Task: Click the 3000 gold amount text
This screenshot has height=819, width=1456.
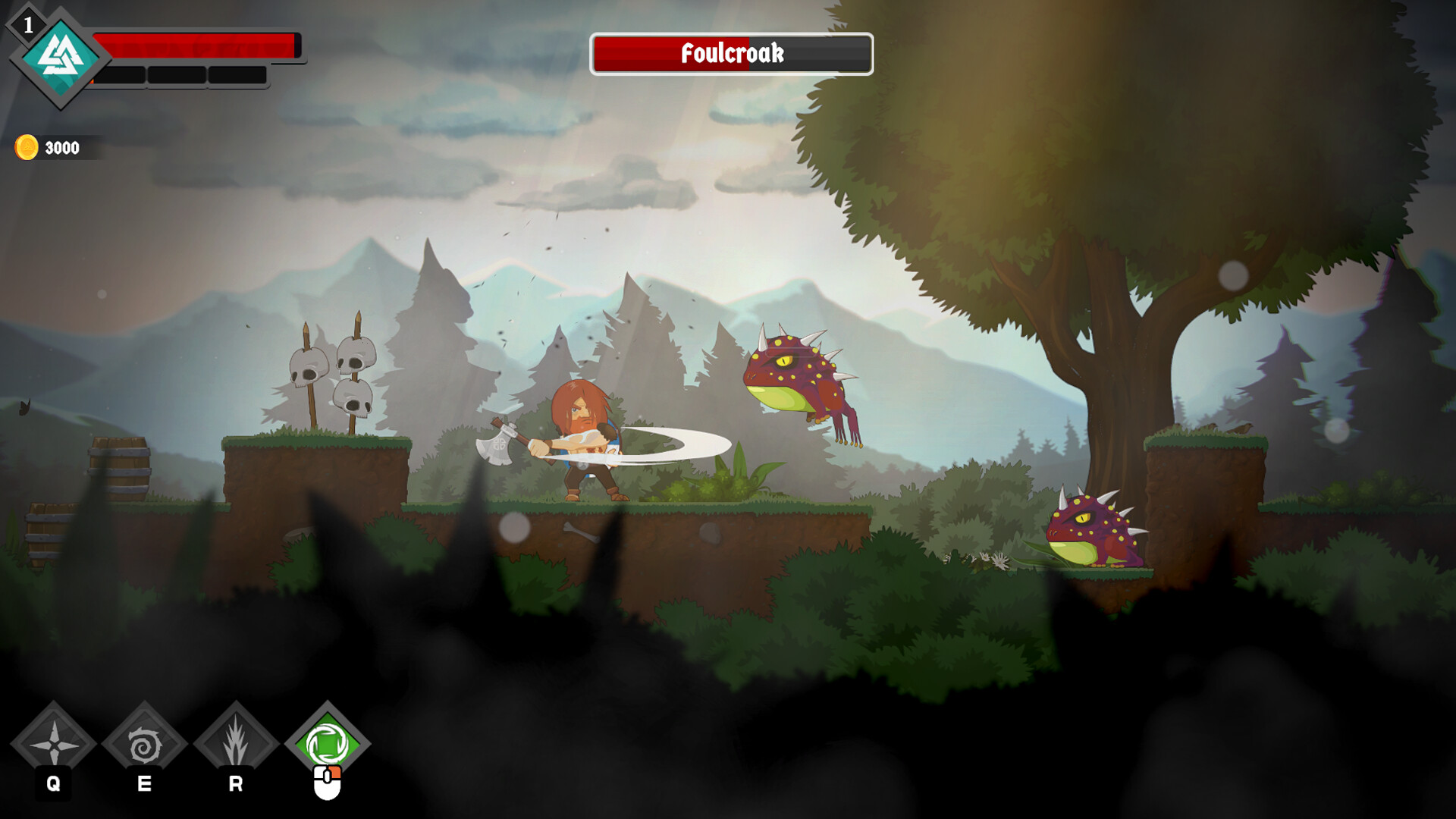Action: pos(61,146)
